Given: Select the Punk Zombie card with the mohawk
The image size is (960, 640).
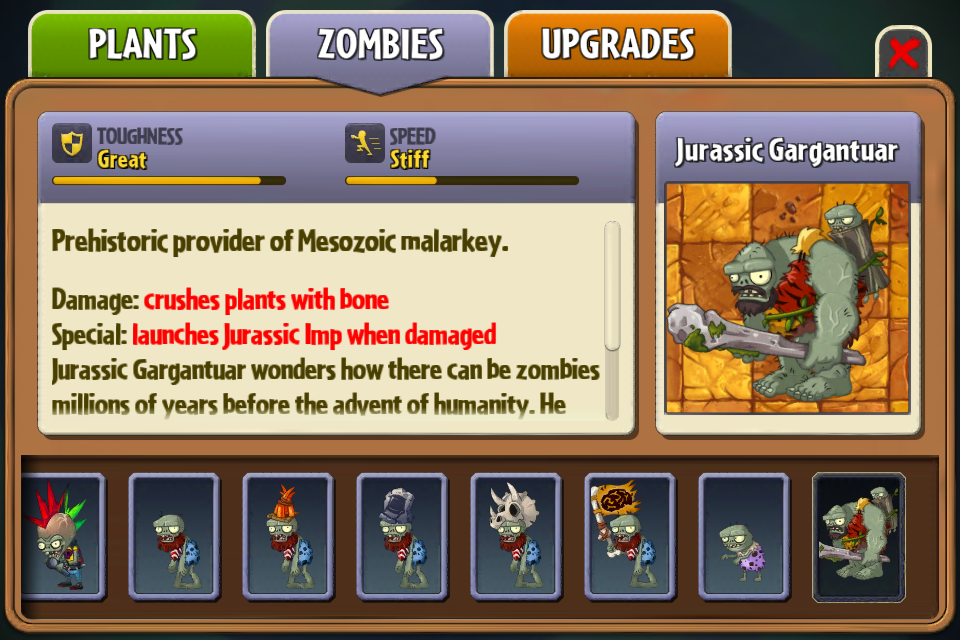Looking at the screenshot, I should coord(58,537).
